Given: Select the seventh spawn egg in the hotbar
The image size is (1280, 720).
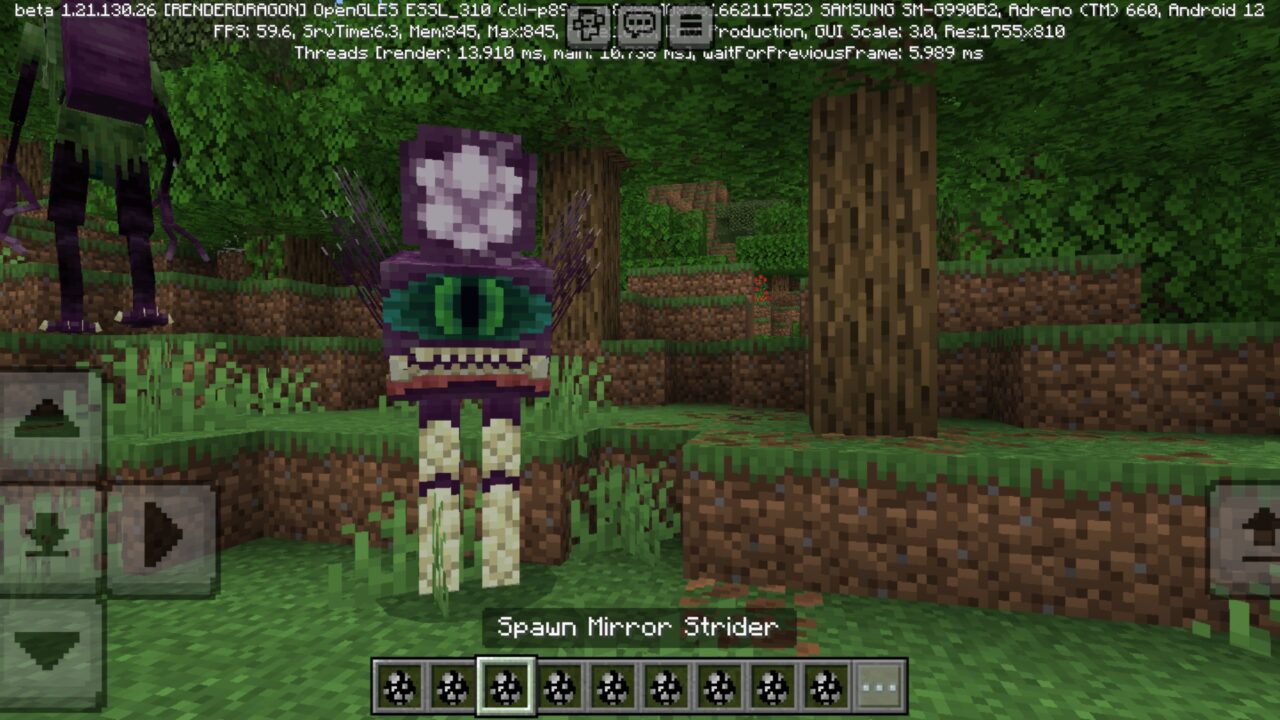Looking at the screenshot, I should [x=719, y=685].
